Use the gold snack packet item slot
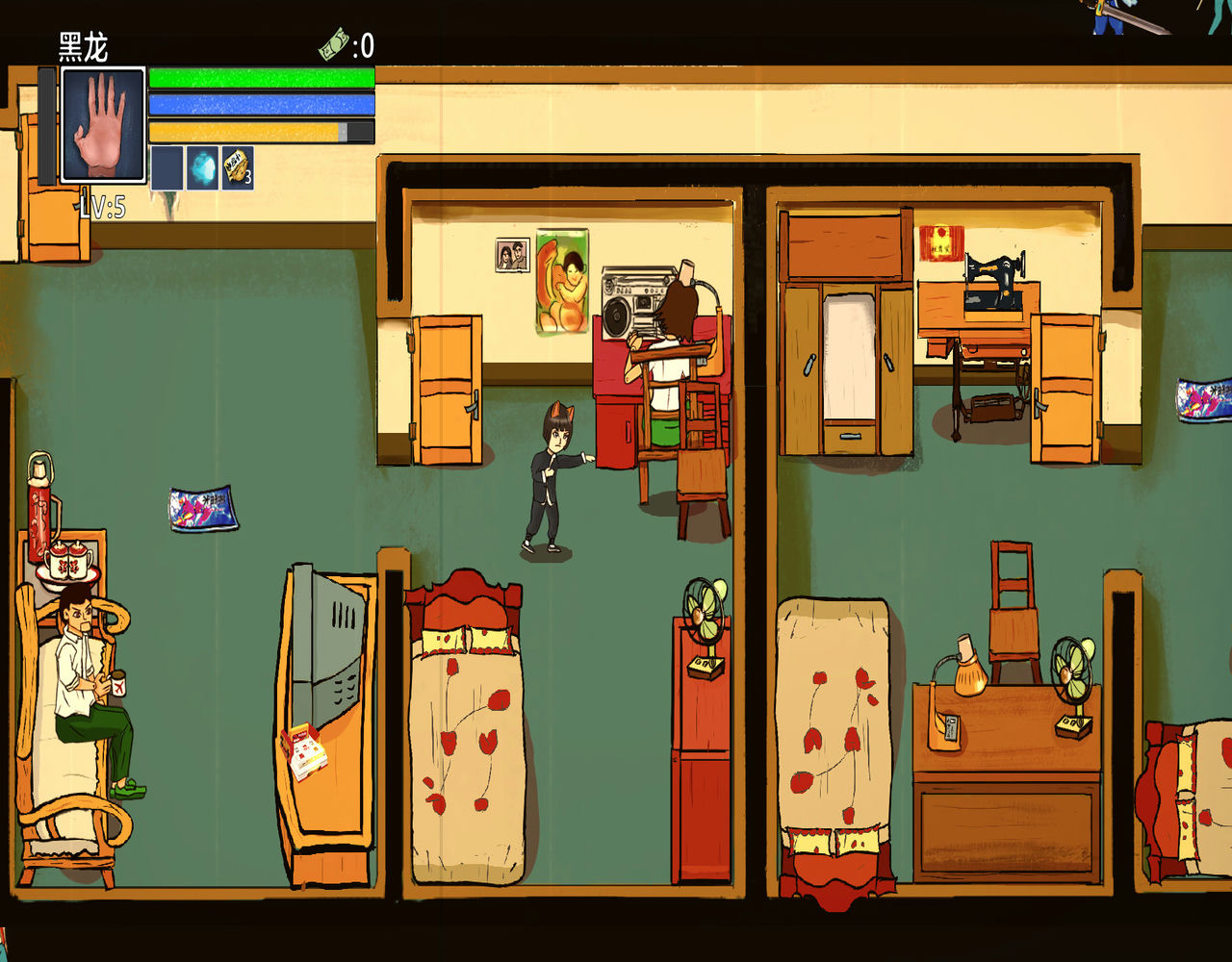 point(238,167)
